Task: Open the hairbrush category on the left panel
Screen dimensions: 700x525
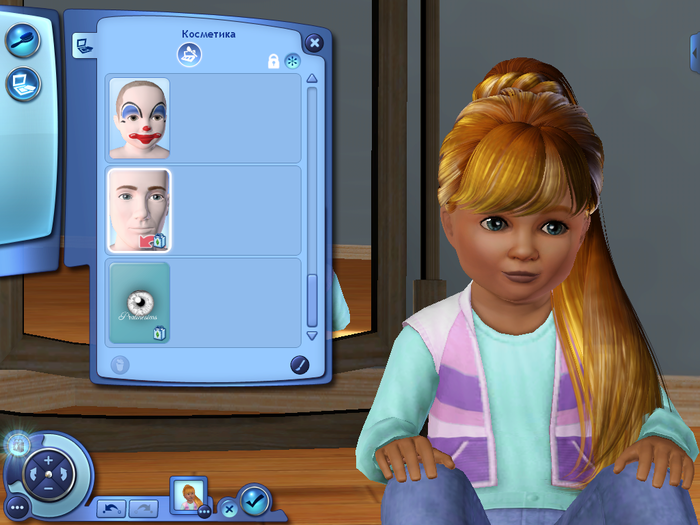Action: (22, 40)
